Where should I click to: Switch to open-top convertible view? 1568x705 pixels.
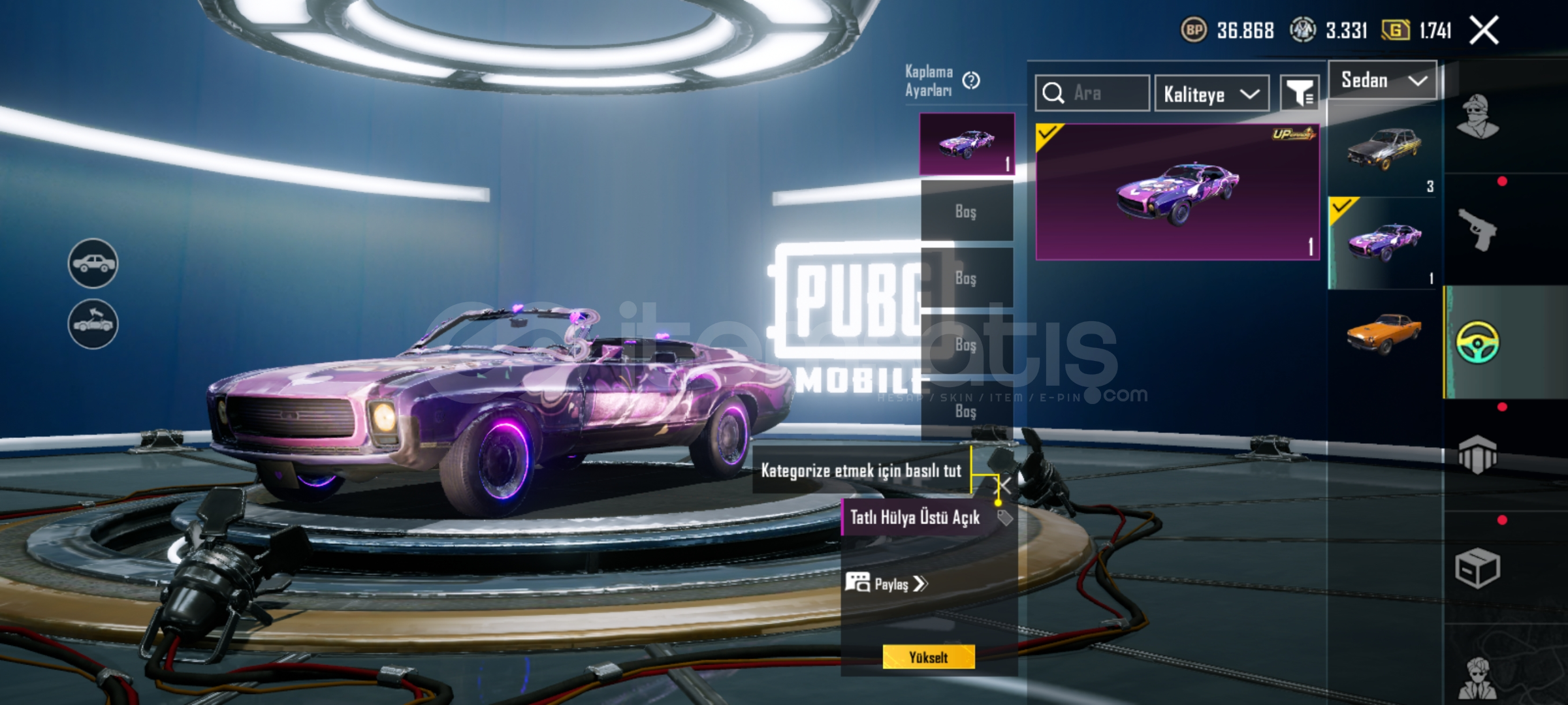93,324
